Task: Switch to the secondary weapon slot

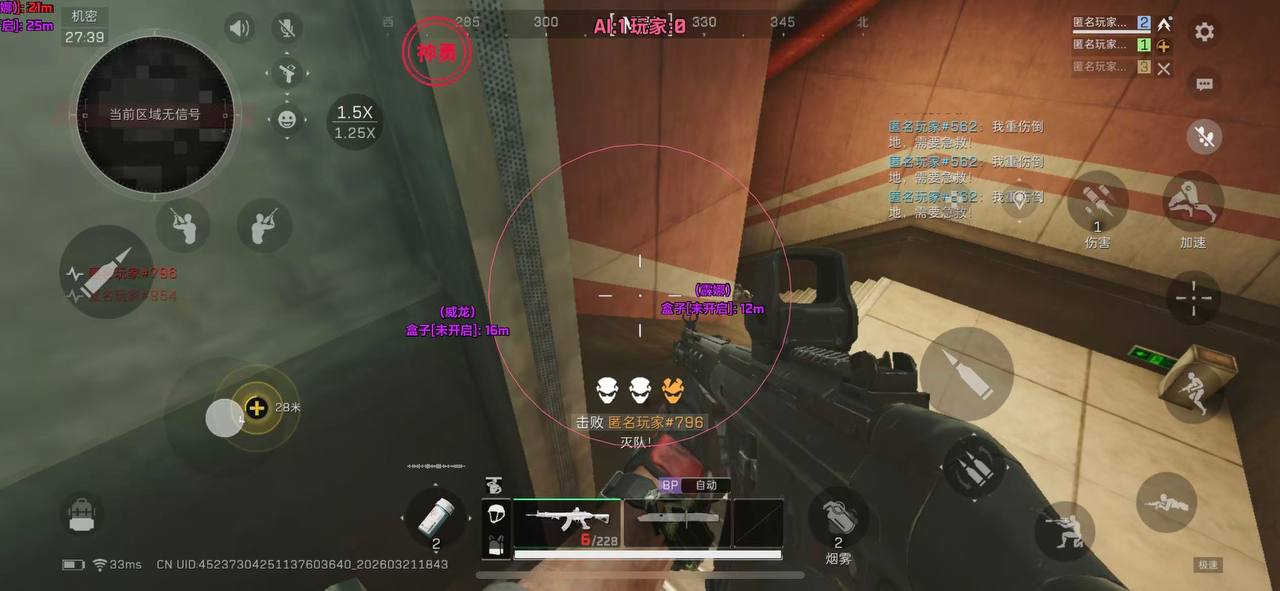Action: coord(678,522)
